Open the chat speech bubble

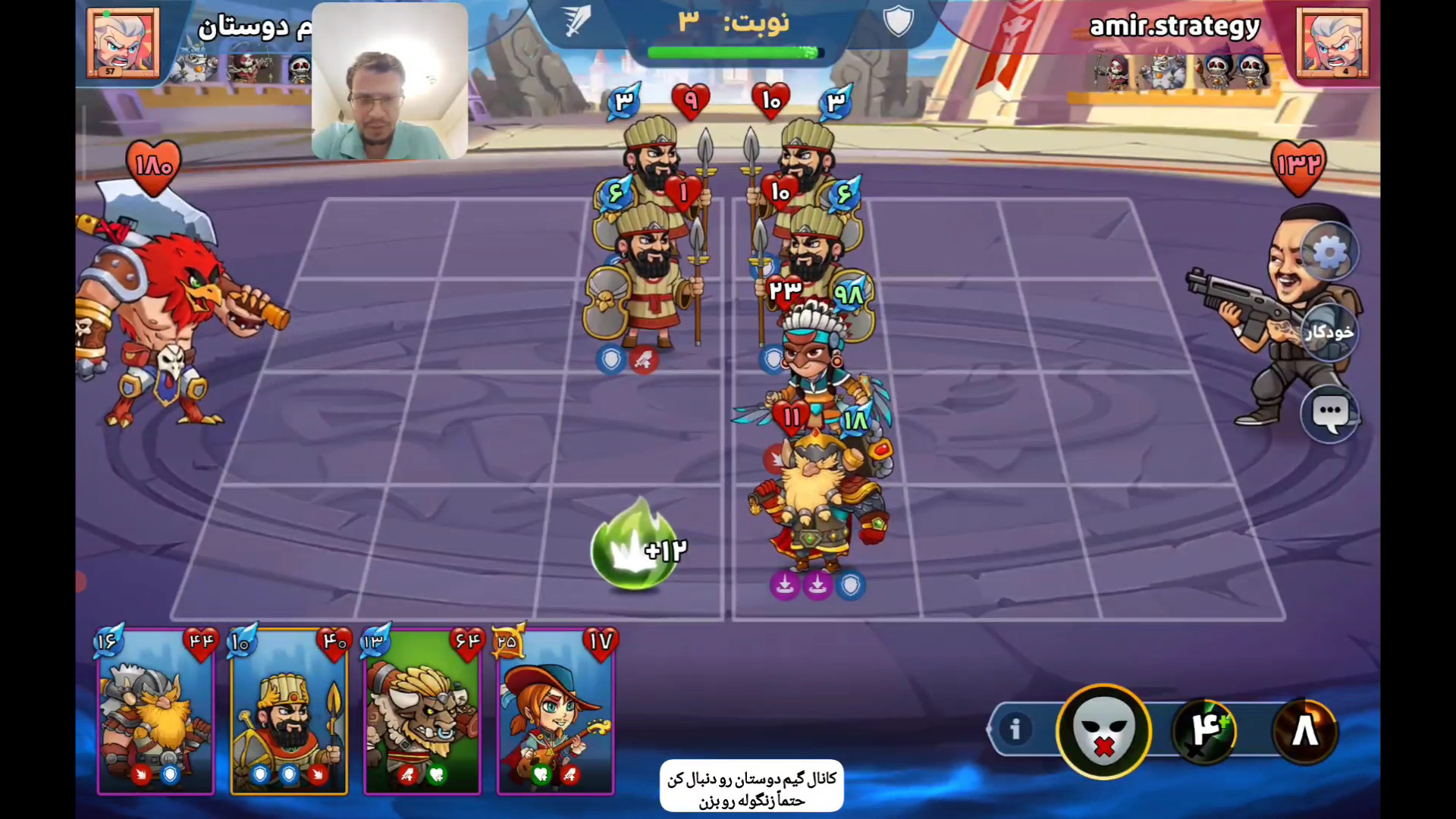pos(1329,413)
